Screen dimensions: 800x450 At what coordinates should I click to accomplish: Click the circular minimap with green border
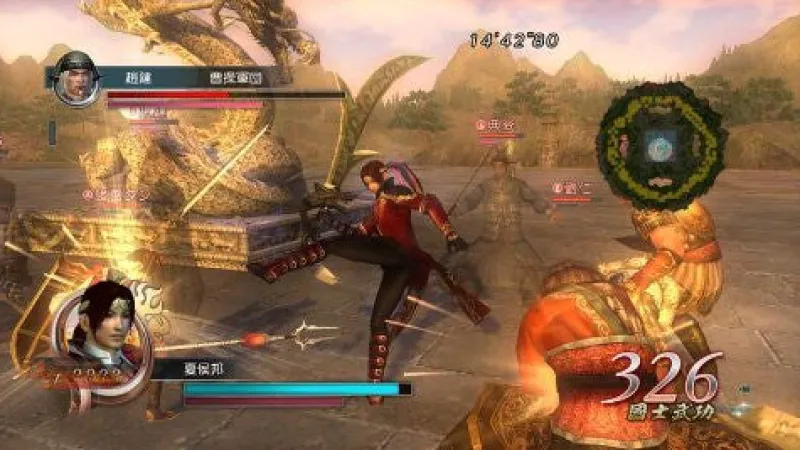(x=659, y=145)
